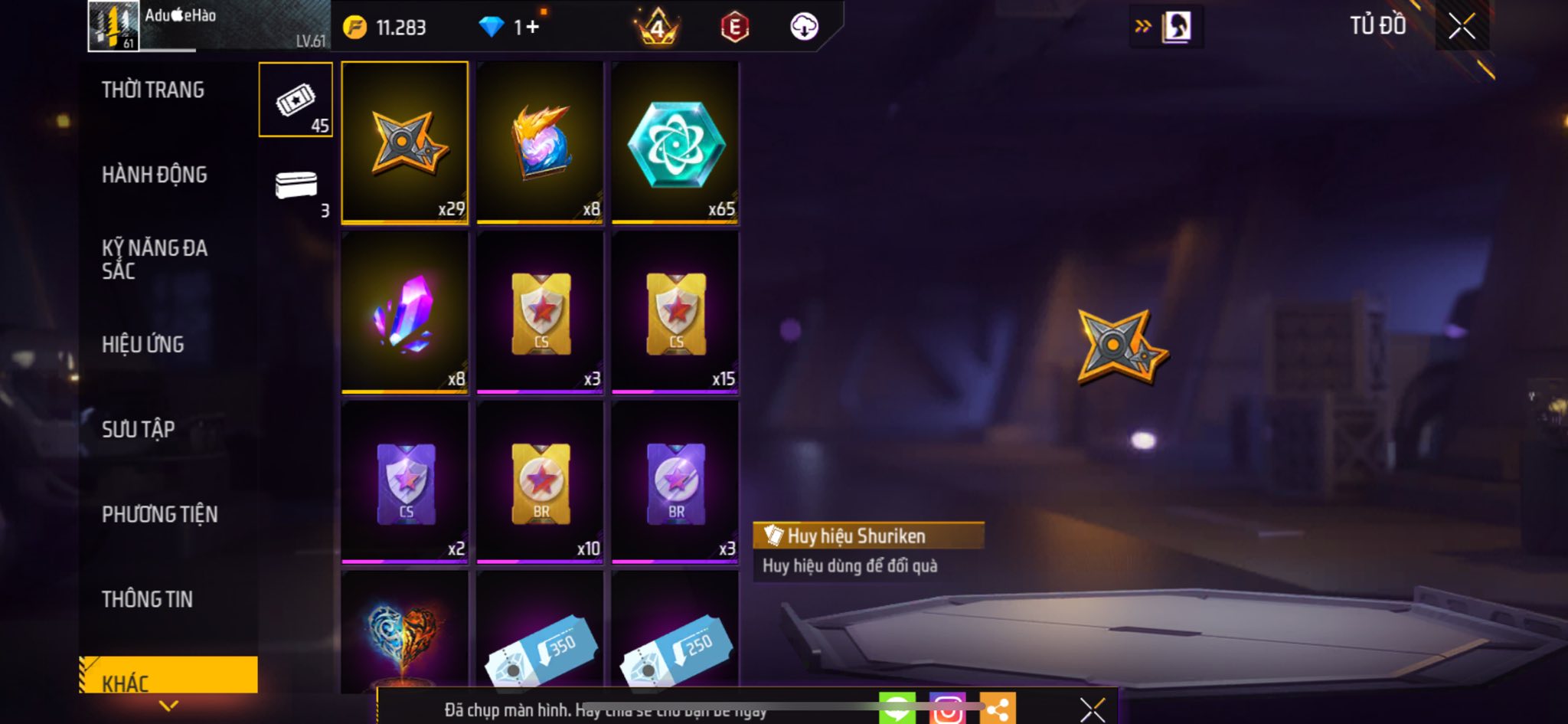Select the teal atom hexagon token x65

675,143
